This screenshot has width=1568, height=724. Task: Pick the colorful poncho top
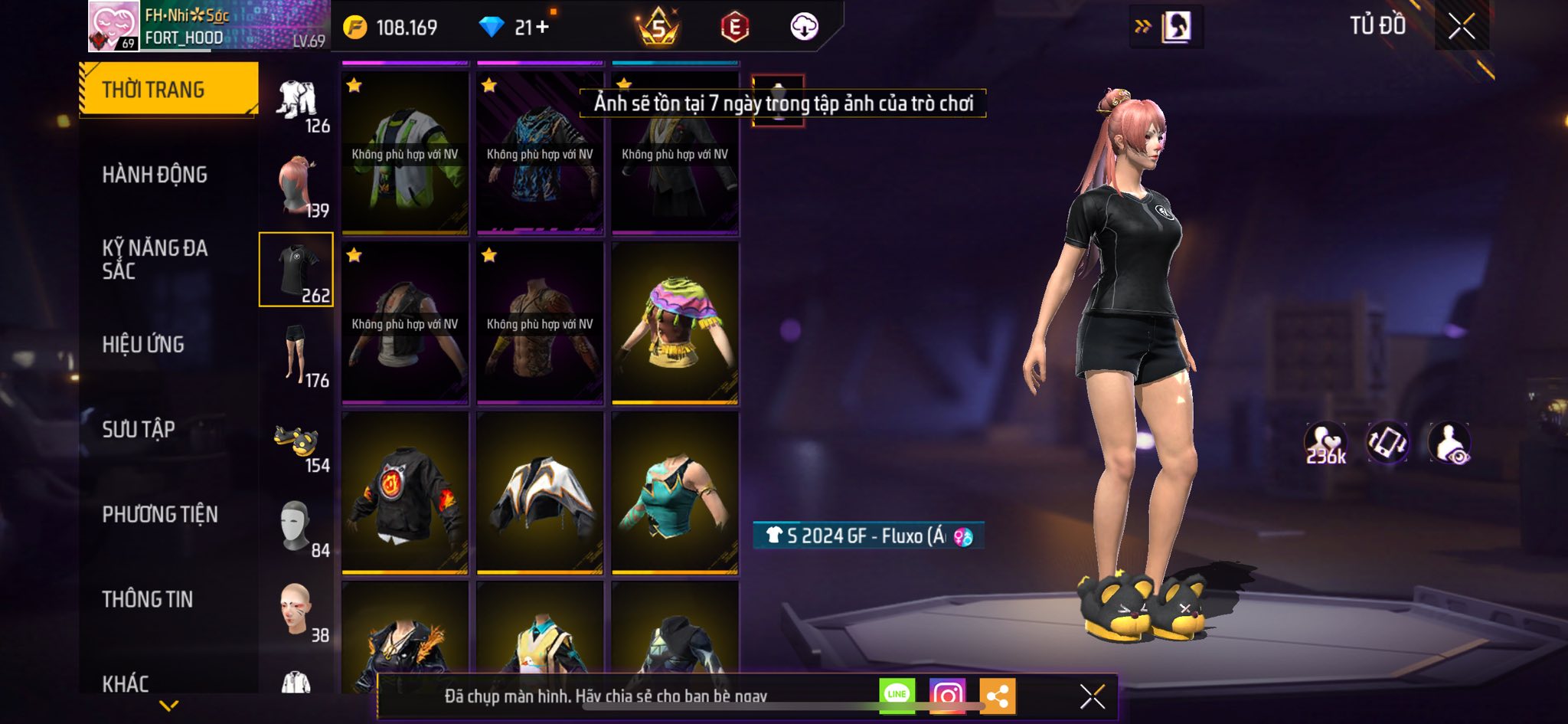coord(675,323)
